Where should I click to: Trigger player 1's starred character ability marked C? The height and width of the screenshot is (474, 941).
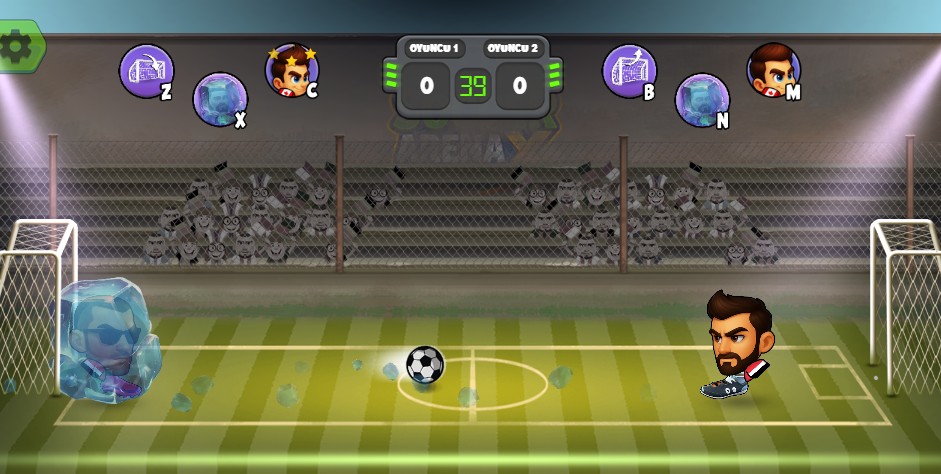point(291,71)
